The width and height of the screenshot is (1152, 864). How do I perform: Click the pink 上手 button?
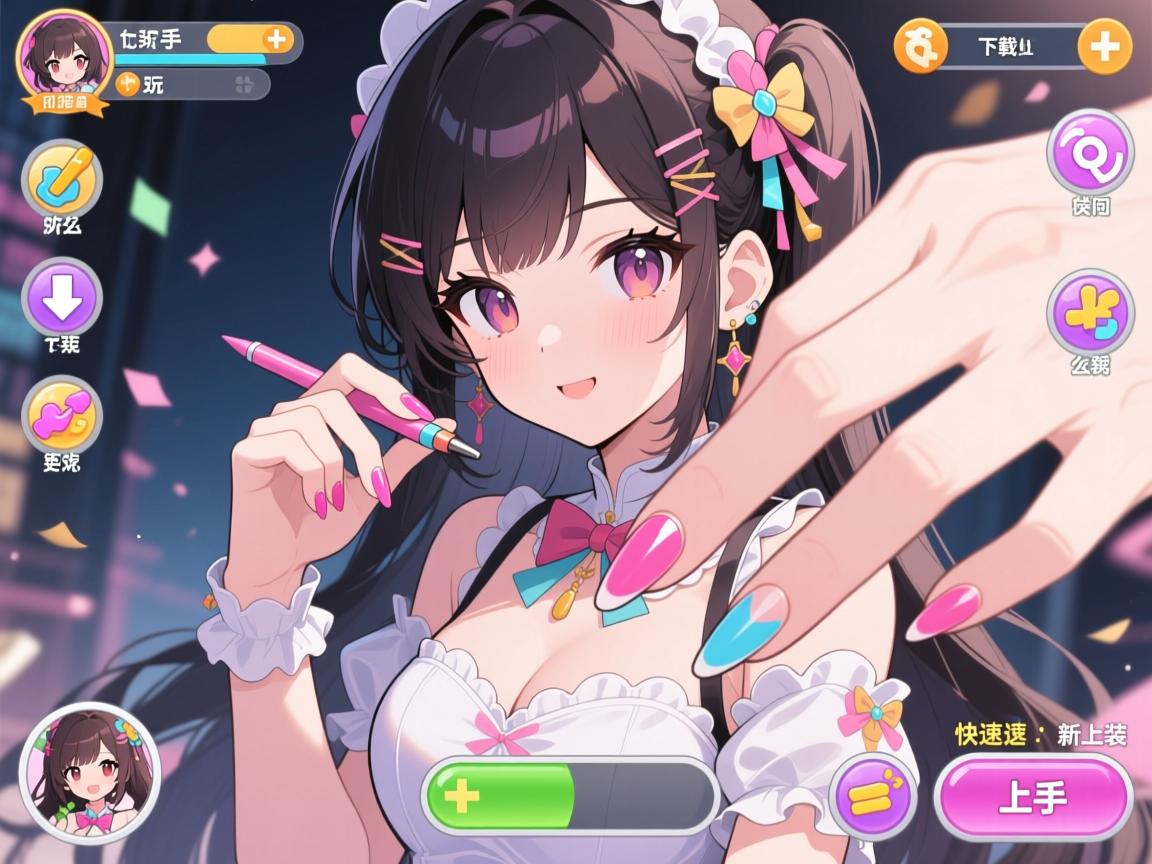click(x=1033, y=797)
